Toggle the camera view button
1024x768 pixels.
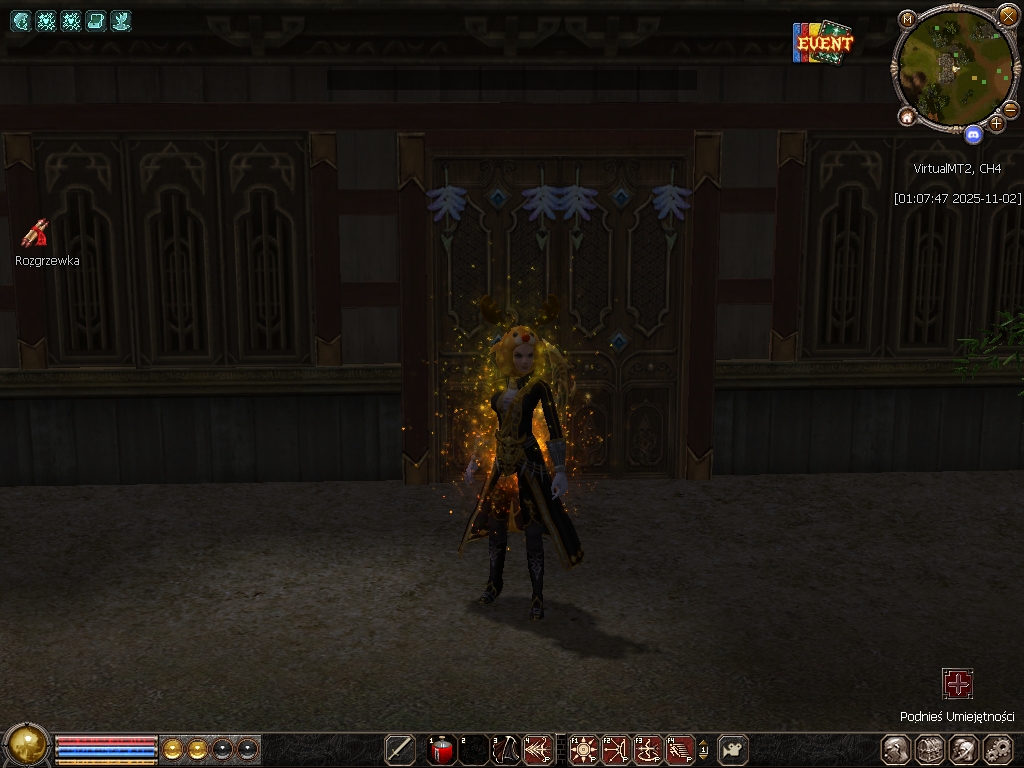734,750
